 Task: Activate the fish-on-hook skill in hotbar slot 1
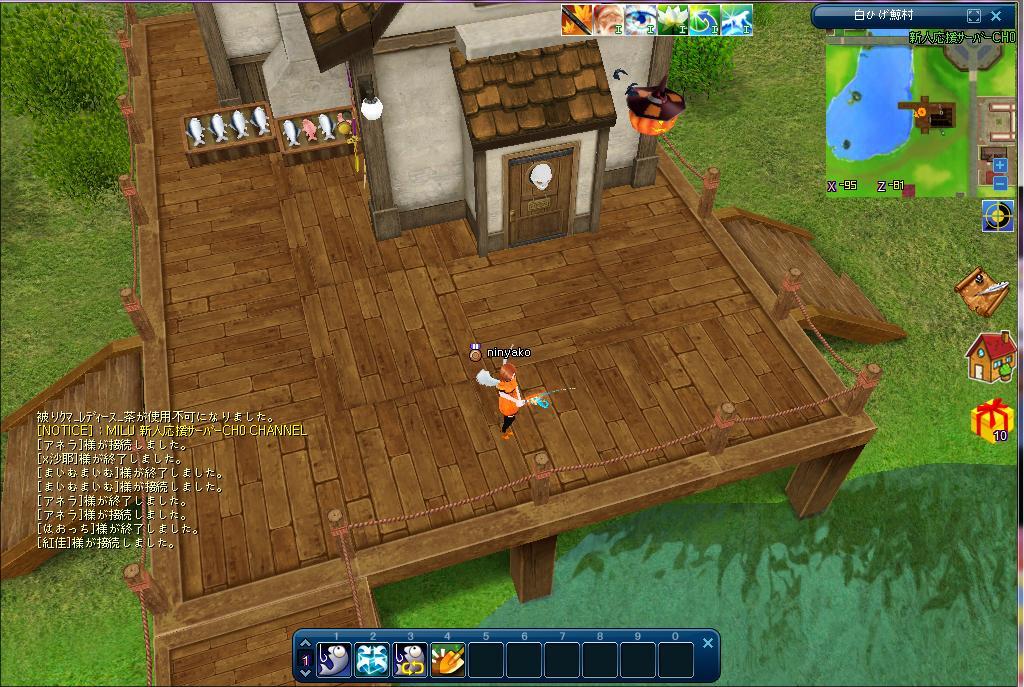point(335,660)
